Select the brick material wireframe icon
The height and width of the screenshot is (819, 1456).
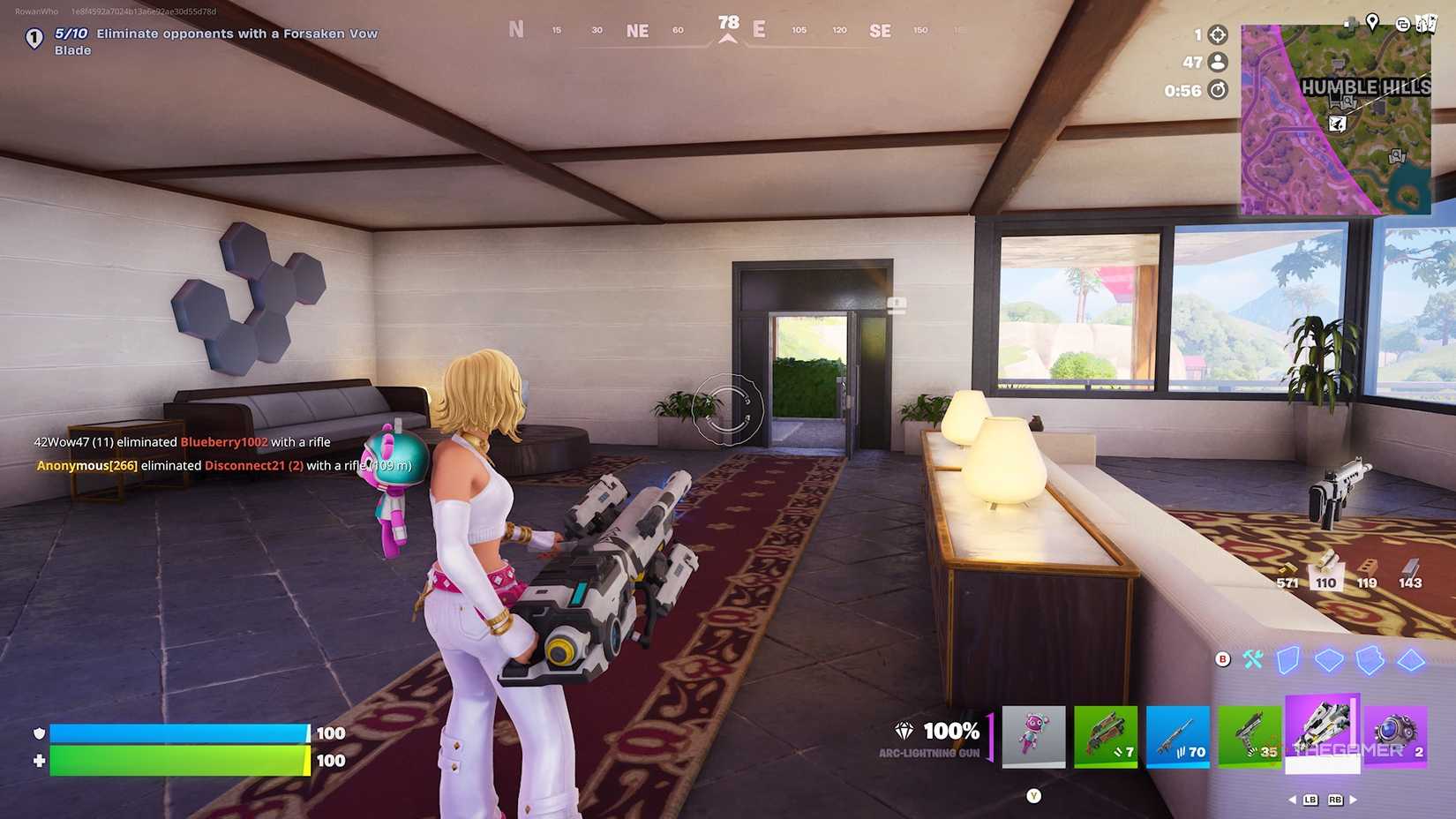tap(1331, 659)
